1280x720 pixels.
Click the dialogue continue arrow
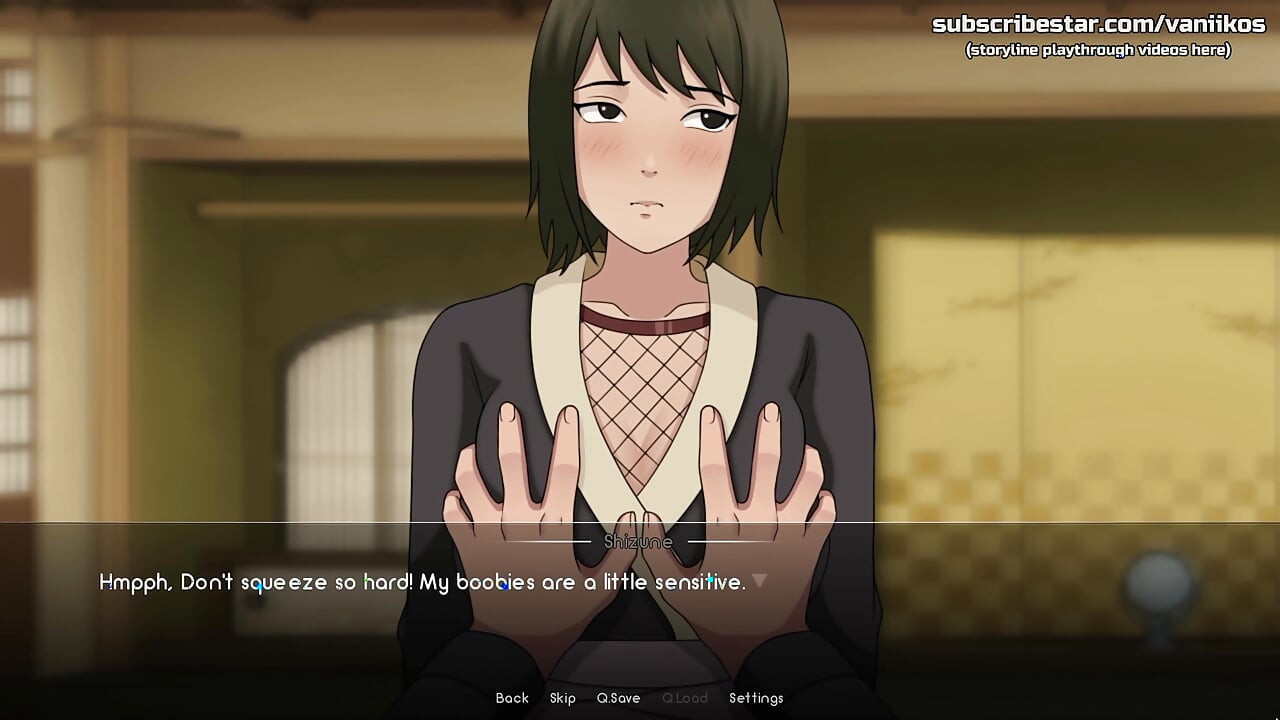[x=759, y=580]
